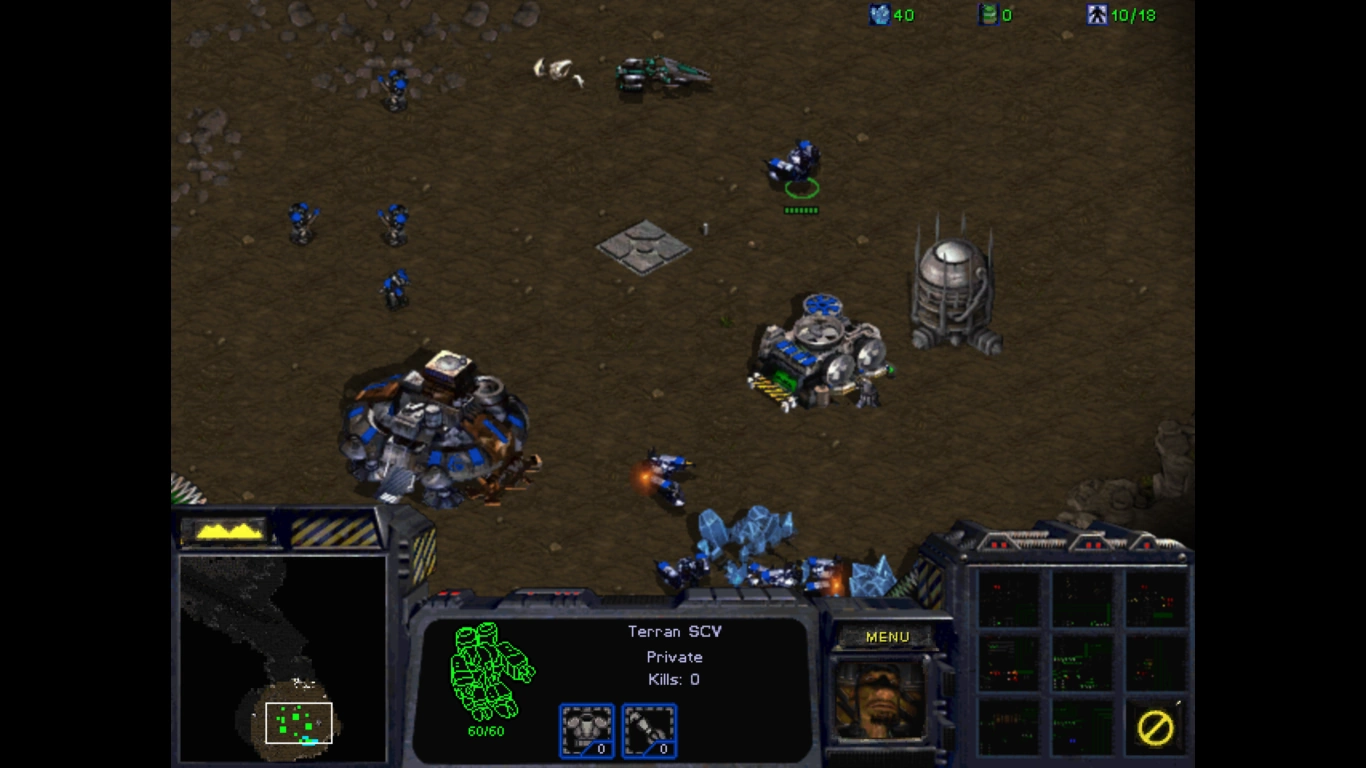Image resolution: width=1366 pixels, height=768 pixels.
Task: Select the SCV fusion cutter weapon icon
Action: click(649, 730)
